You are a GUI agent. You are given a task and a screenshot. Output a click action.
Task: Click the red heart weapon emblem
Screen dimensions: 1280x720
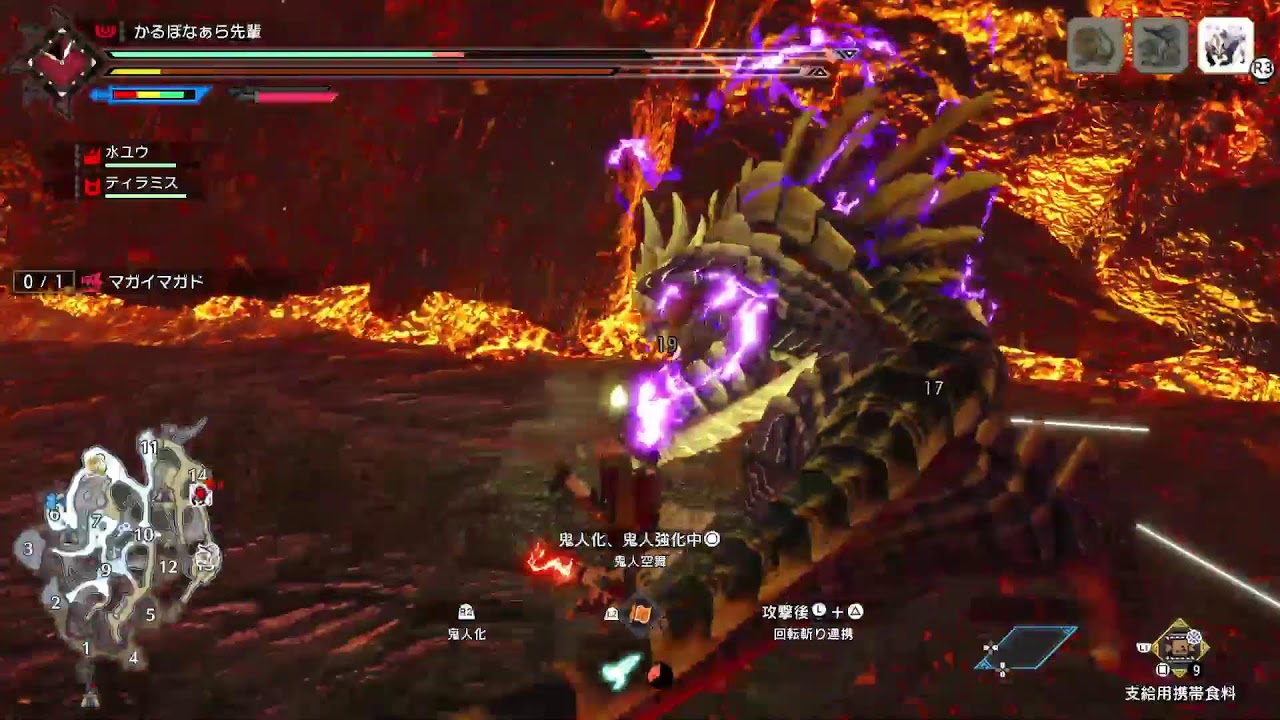tap(62, 60)
